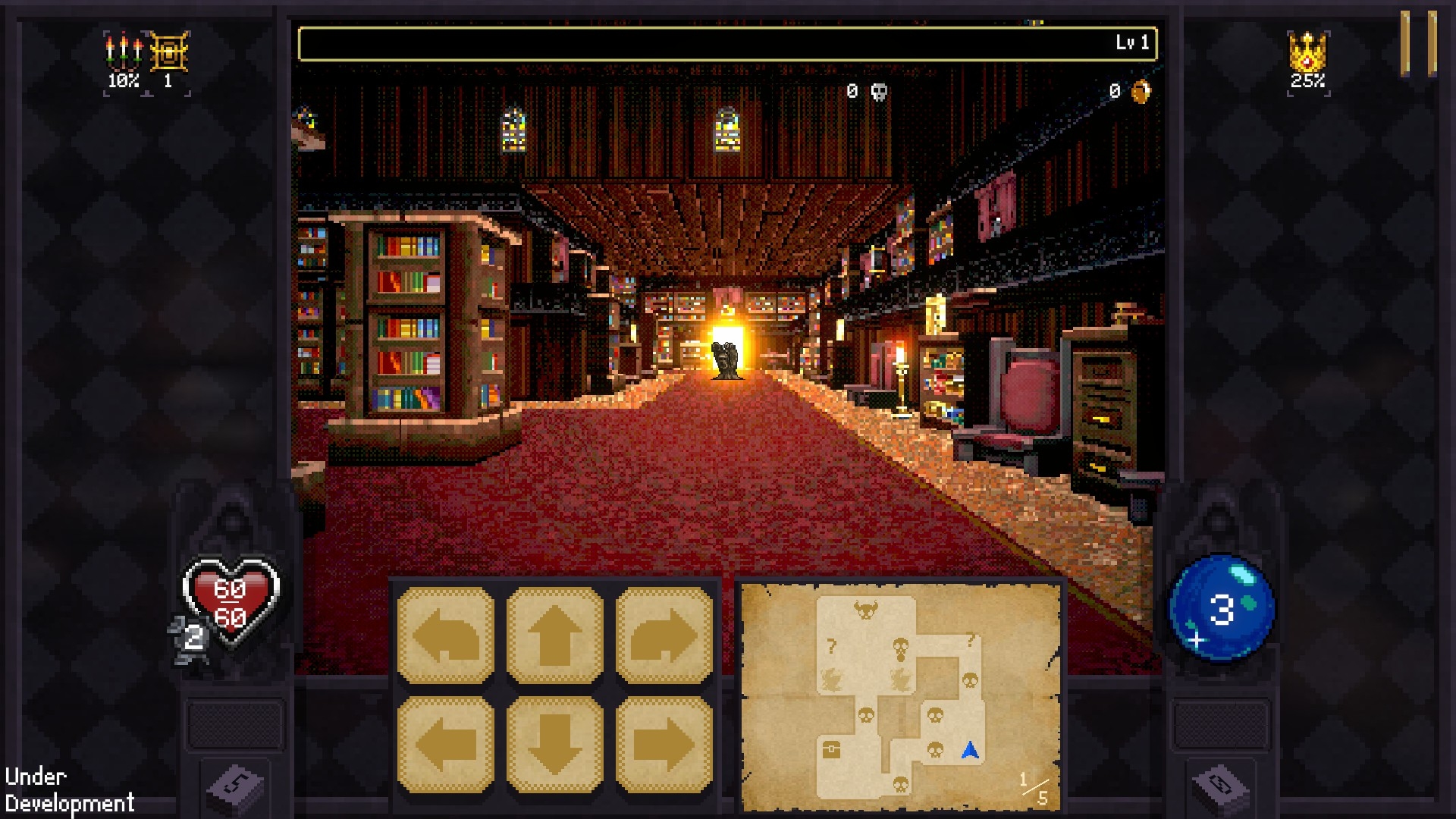Turn right with the curved arrow button

click(x=664, y=635)
